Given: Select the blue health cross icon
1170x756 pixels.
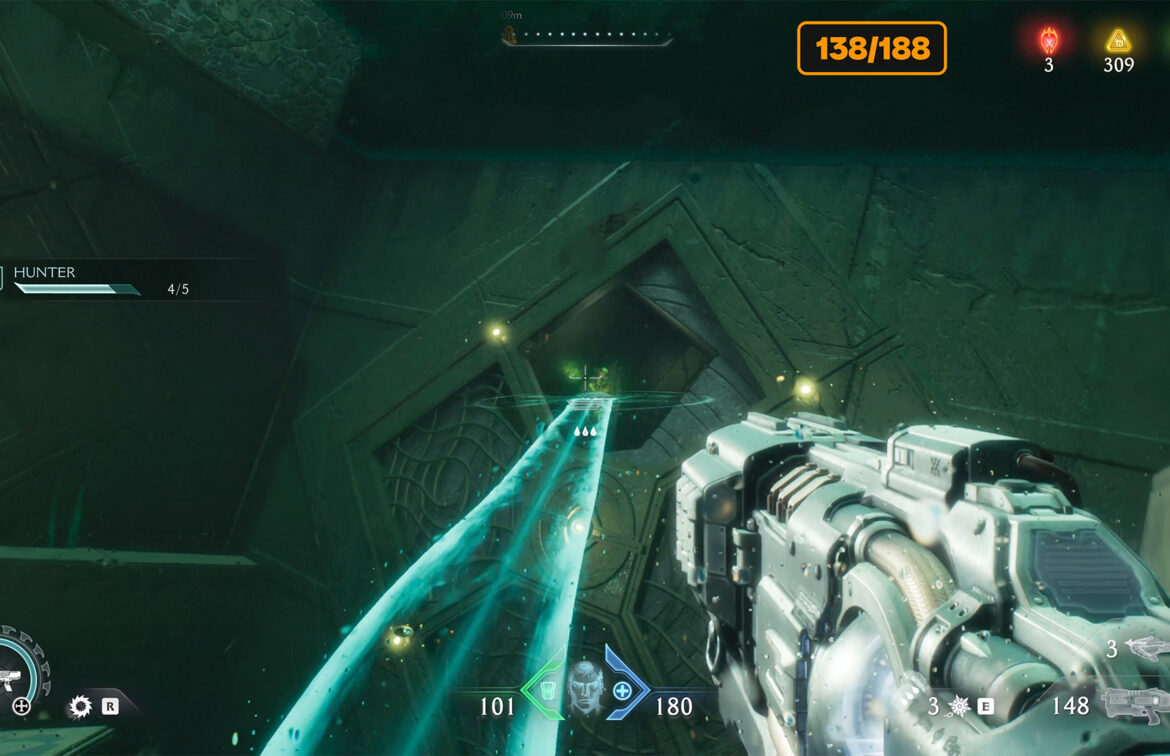Looking at the screenshot, I should point(622,690).
